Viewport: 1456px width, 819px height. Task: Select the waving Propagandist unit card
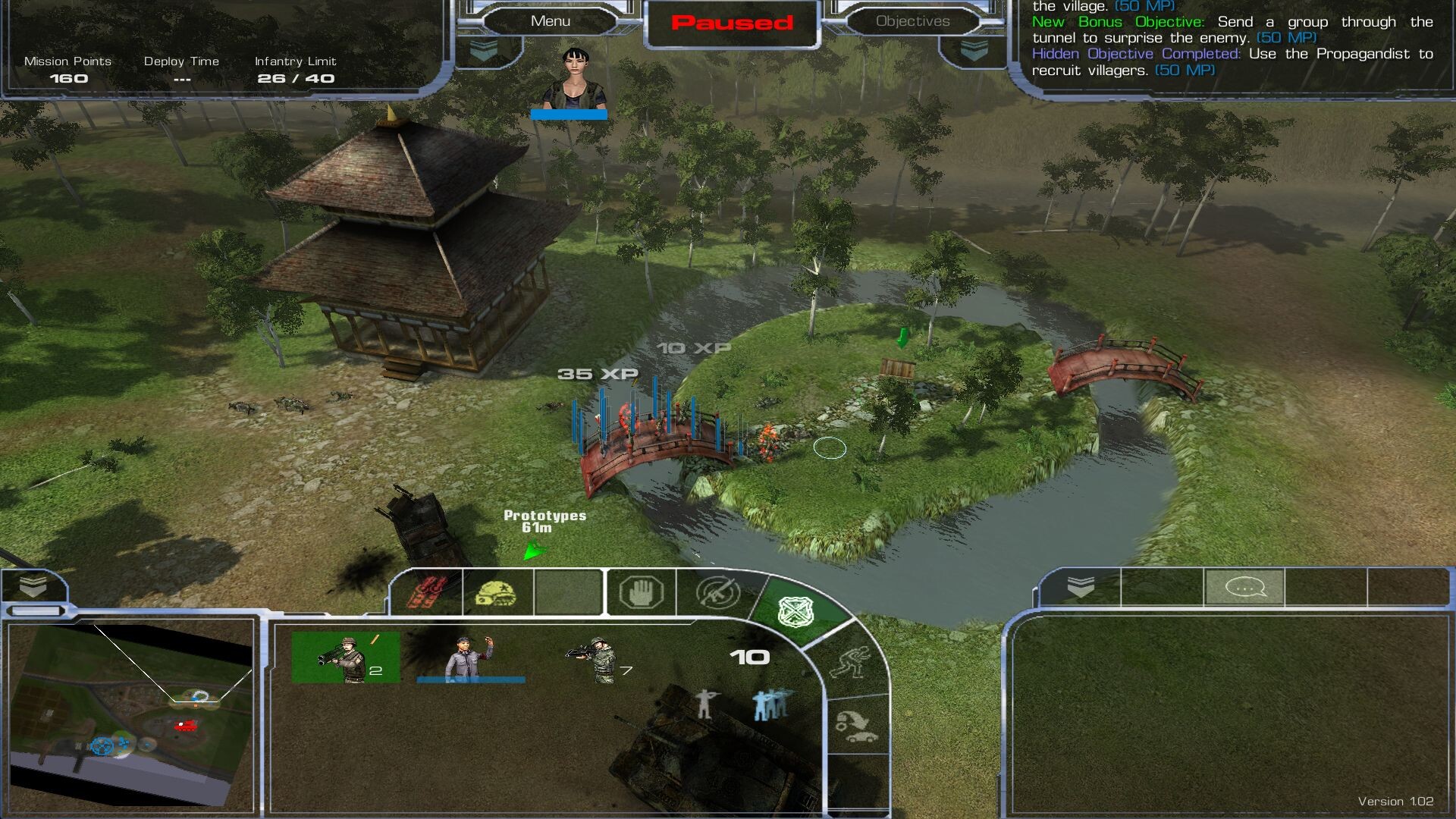point(470,657)
